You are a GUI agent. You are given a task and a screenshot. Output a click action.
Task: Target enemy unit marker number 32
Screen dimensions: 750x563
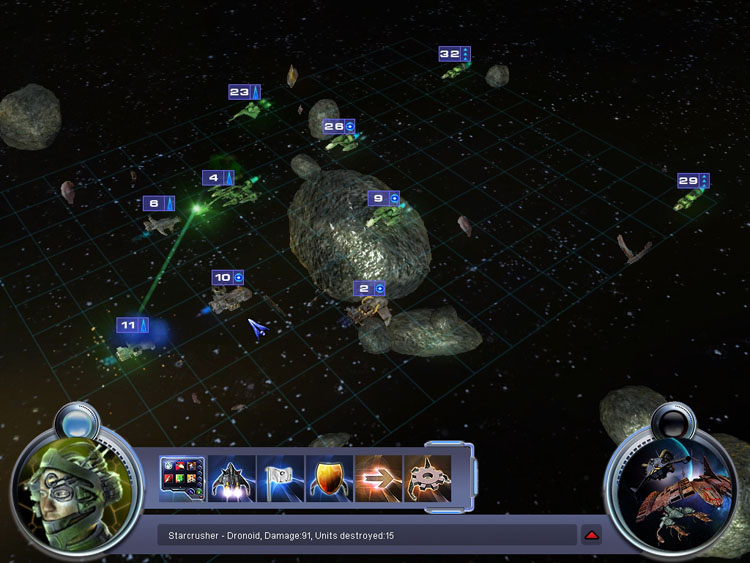(454, 54)
